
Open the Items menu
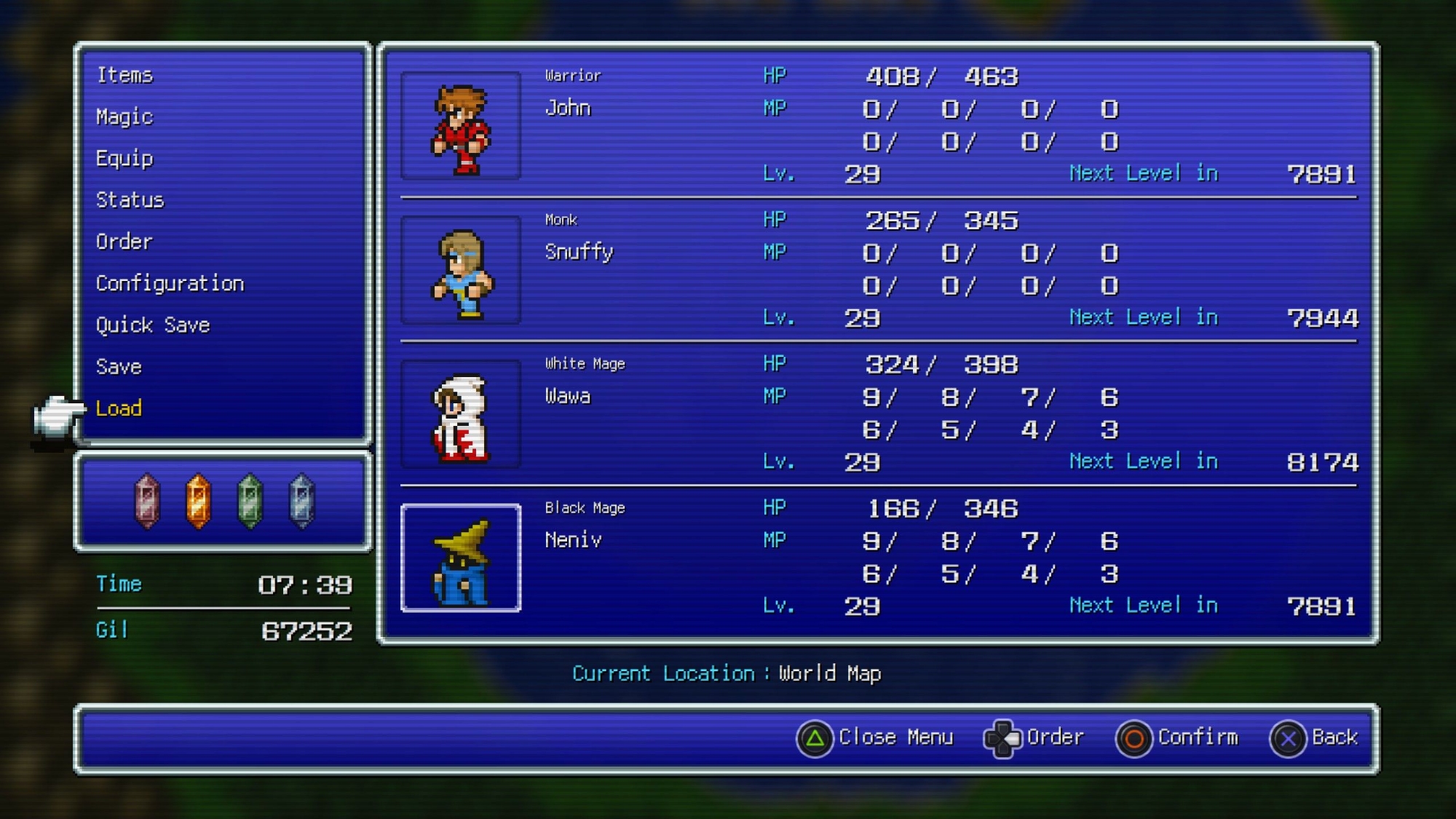(124, 75)
